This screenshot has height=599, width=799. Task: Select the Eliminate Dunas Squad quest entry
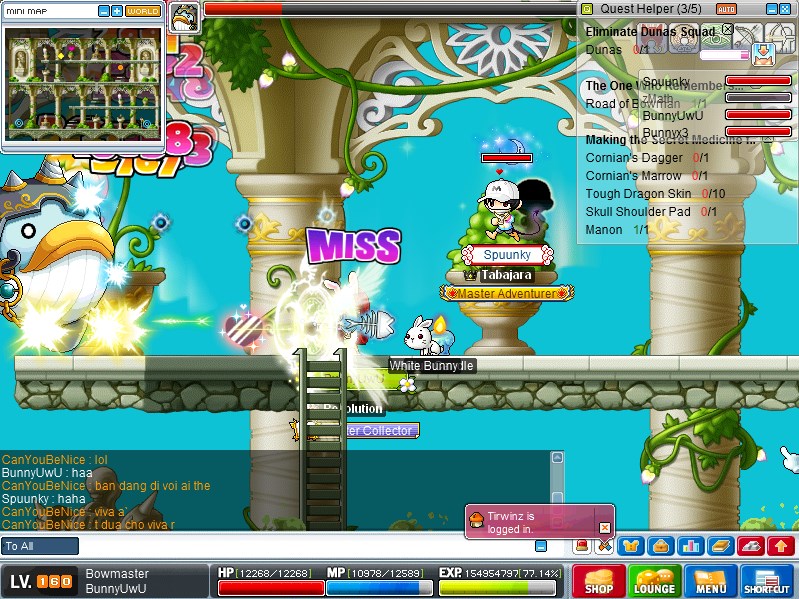tap(650, 31)
